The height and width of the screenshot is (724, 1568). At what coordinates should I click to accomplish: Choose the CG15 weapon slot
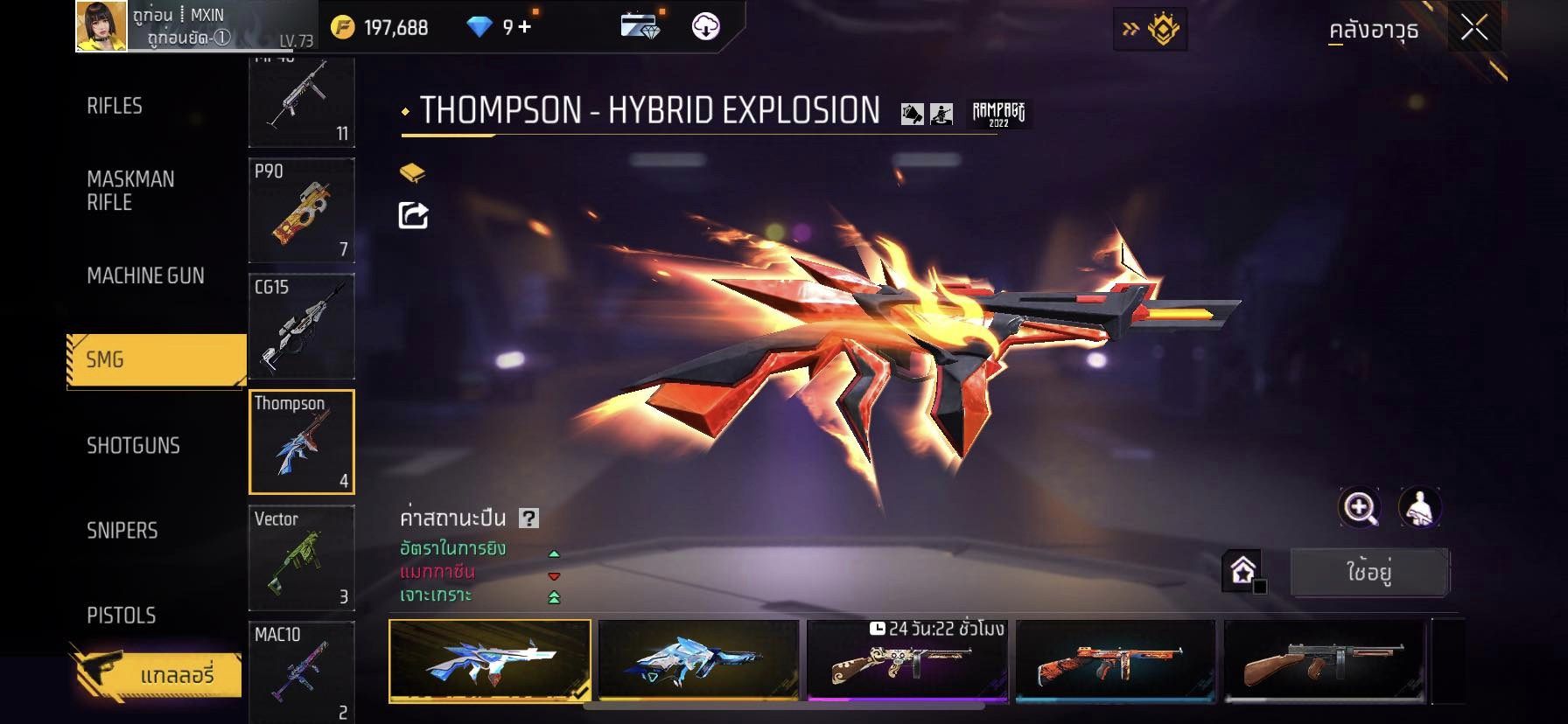(302, 325)
